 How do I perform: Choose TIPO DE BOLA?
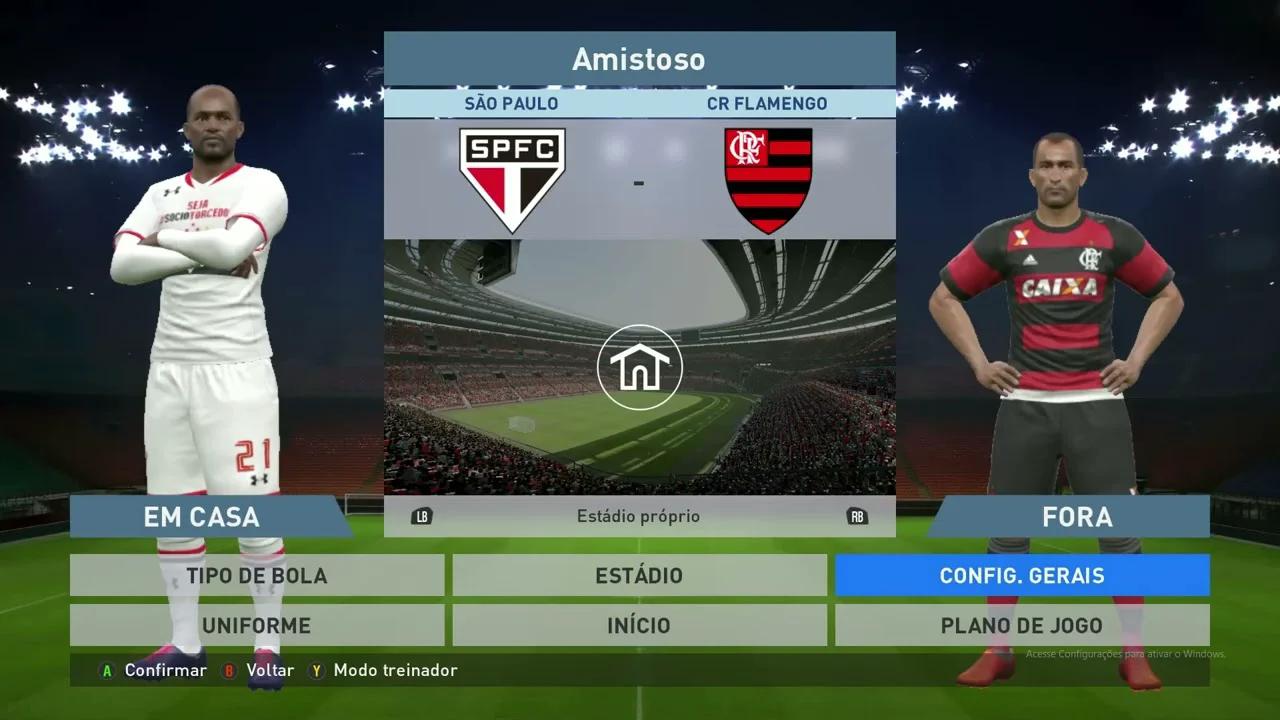(256, 575)
